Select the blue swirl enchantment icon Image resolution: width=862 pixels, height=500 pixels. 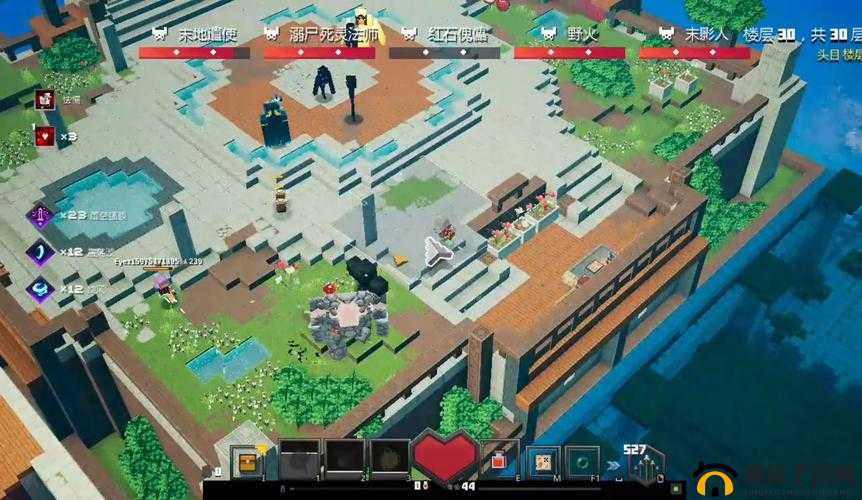(42, 288)
